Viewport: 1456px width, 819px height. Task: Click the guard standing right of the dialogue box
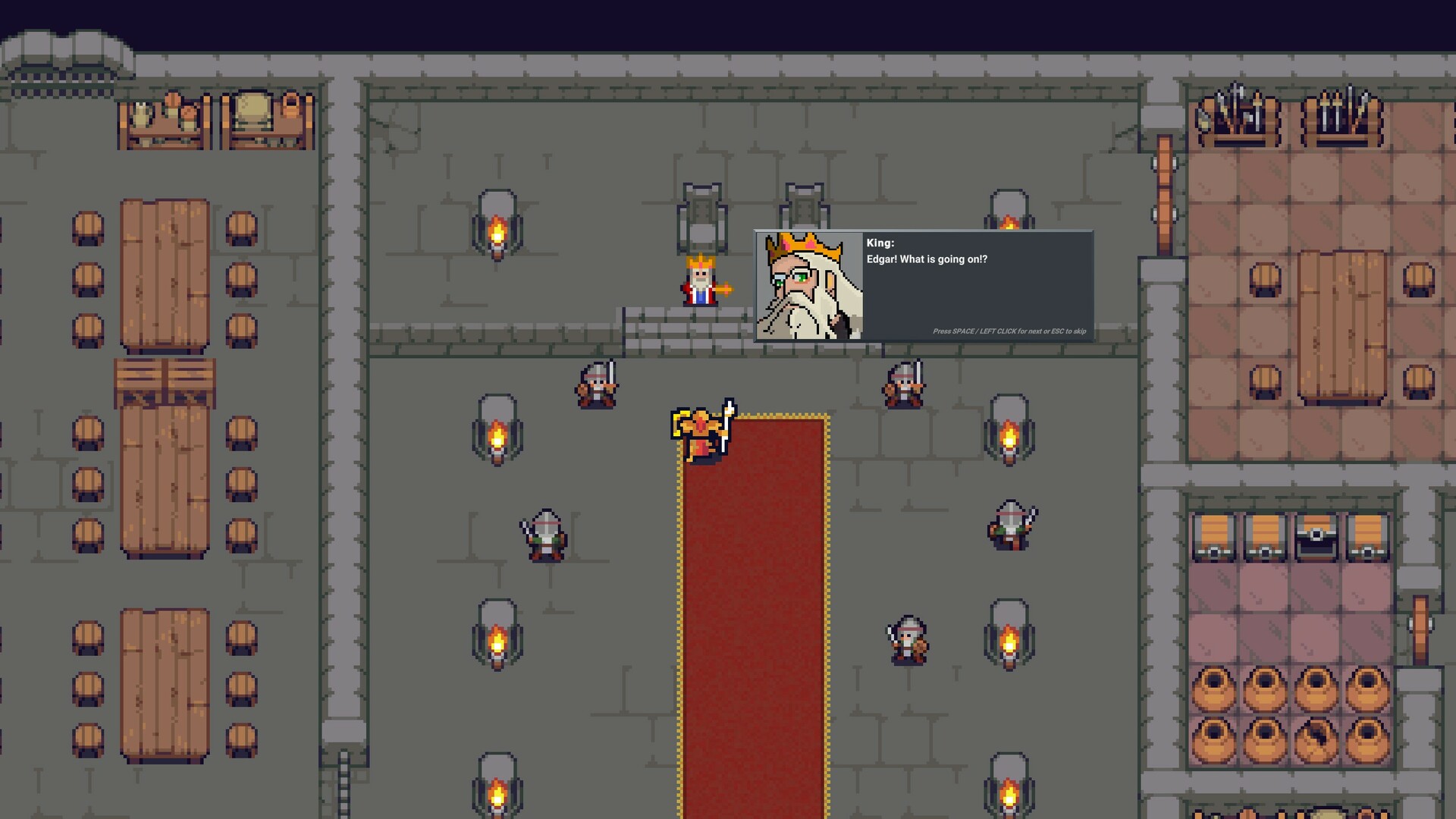(x=905, y=383)
